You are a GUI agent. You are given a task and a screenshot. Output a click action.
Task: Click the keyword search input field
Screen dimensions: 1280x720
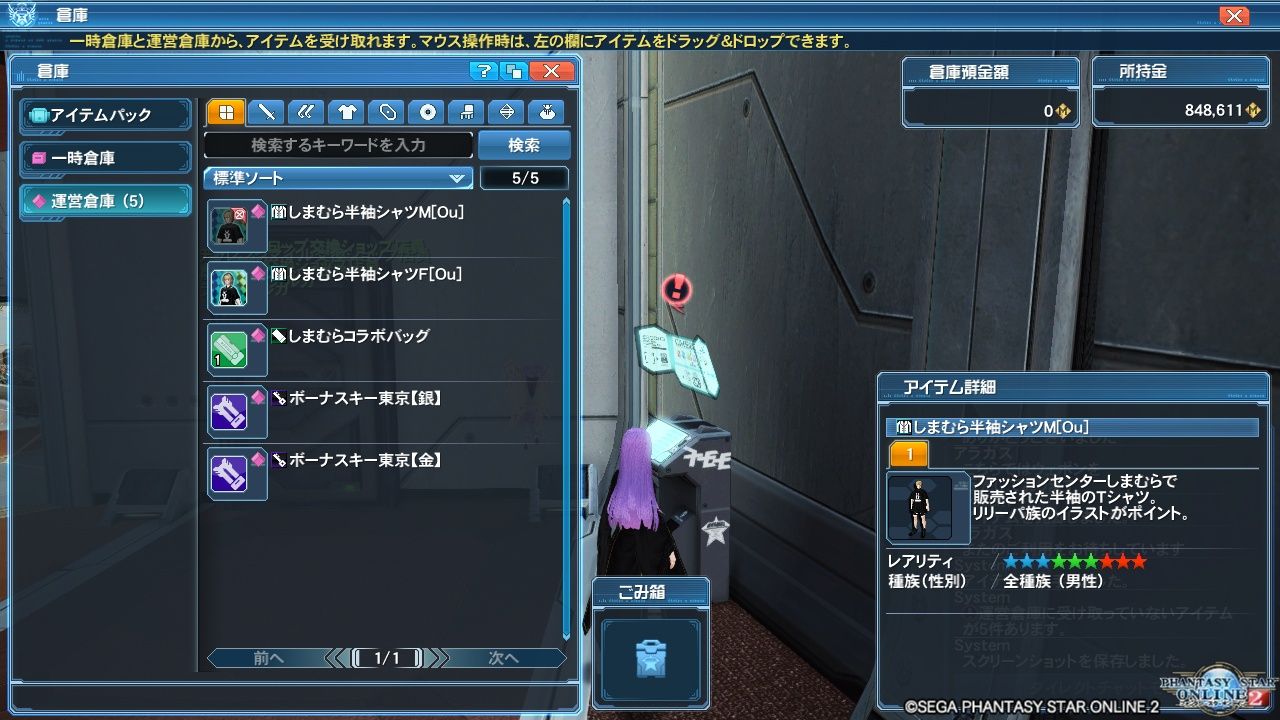tap(337, 145)
